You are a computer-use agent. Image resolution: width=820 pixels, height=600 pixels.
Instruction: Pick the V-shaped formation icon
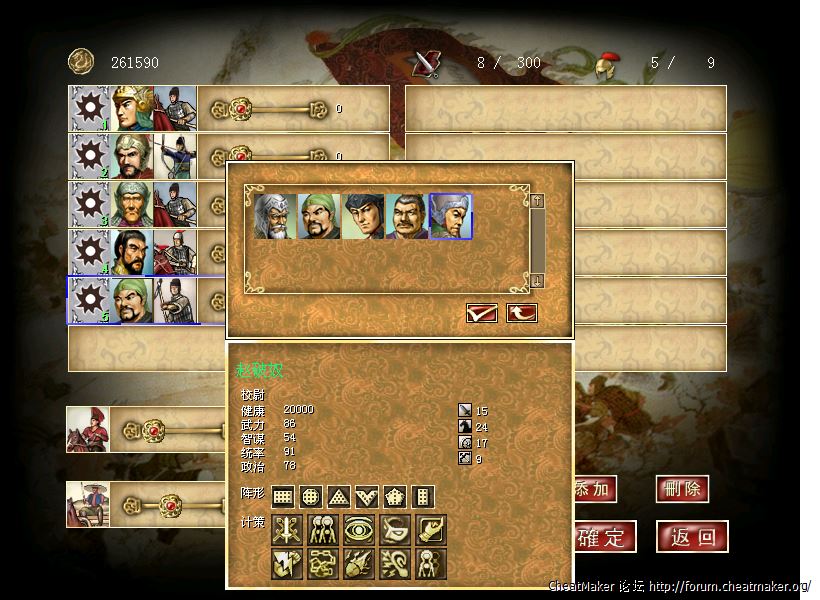tap(367, 497)
